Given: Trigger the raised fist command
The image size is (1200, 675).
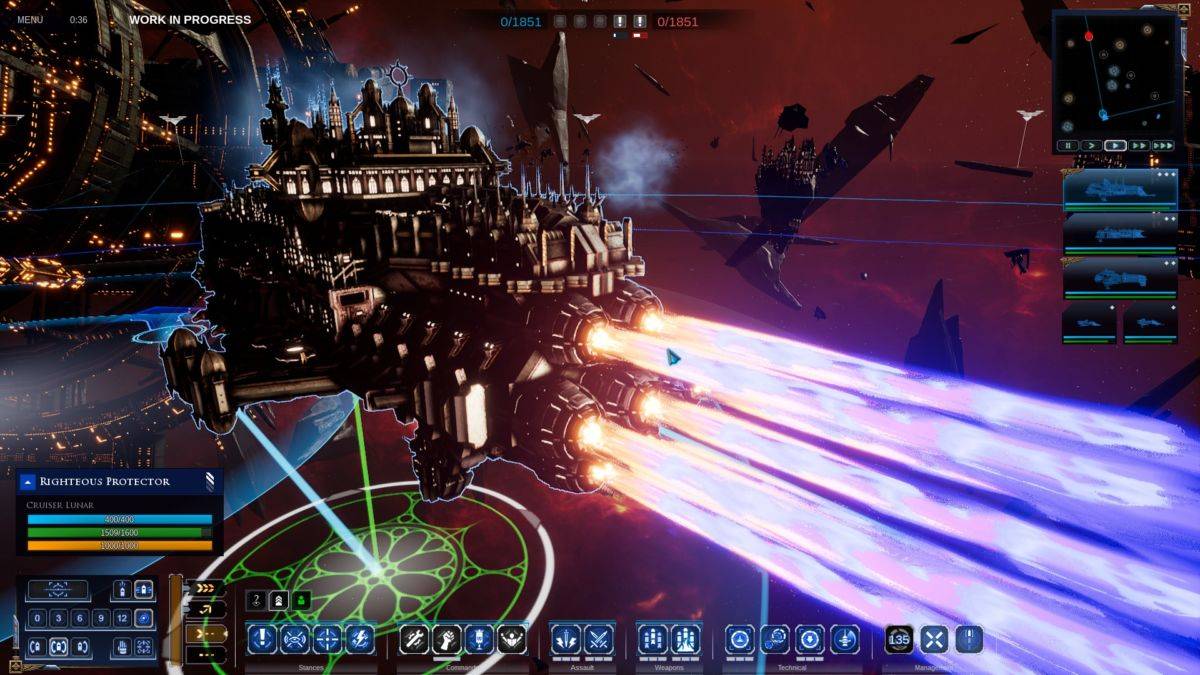Looking at the screenshot, I should coord(448,639).
